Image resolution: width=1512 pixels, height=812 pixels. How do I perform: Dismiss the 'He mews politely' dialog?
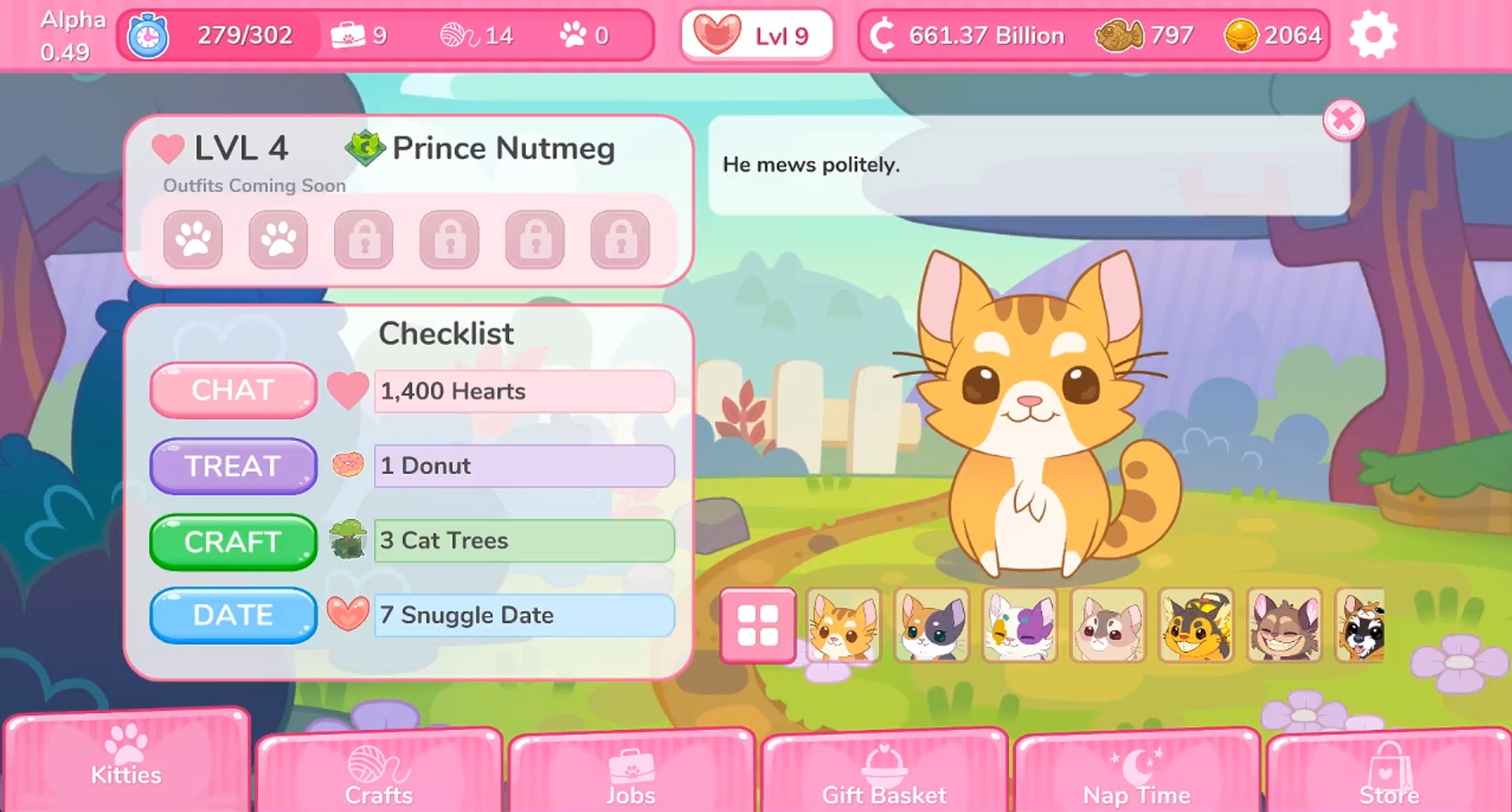pos(1344,120)
